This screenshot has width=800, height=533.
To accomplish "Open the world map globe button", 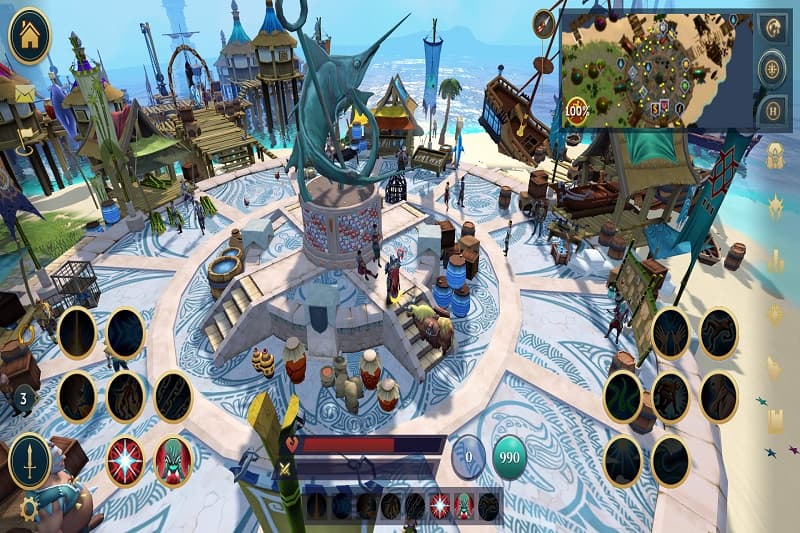I will click(771, 69).
